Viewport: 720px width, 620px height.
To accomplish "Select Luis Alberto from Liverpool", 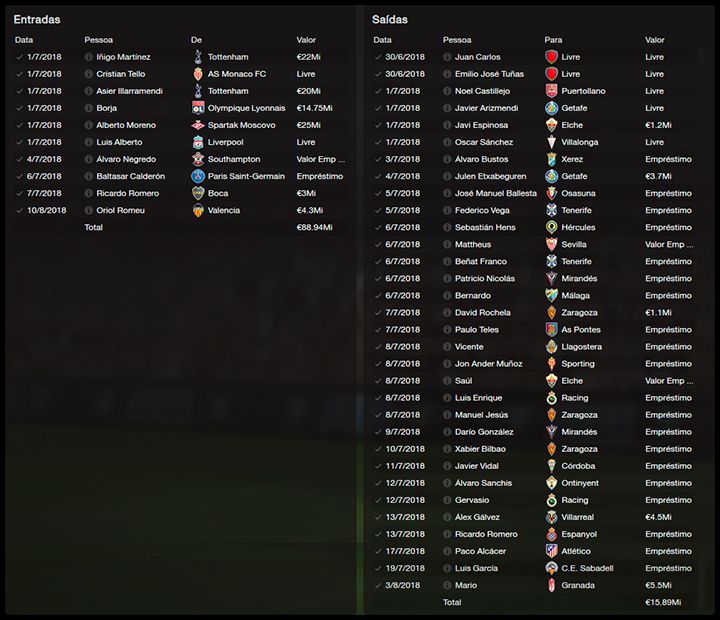I will 119,142.
